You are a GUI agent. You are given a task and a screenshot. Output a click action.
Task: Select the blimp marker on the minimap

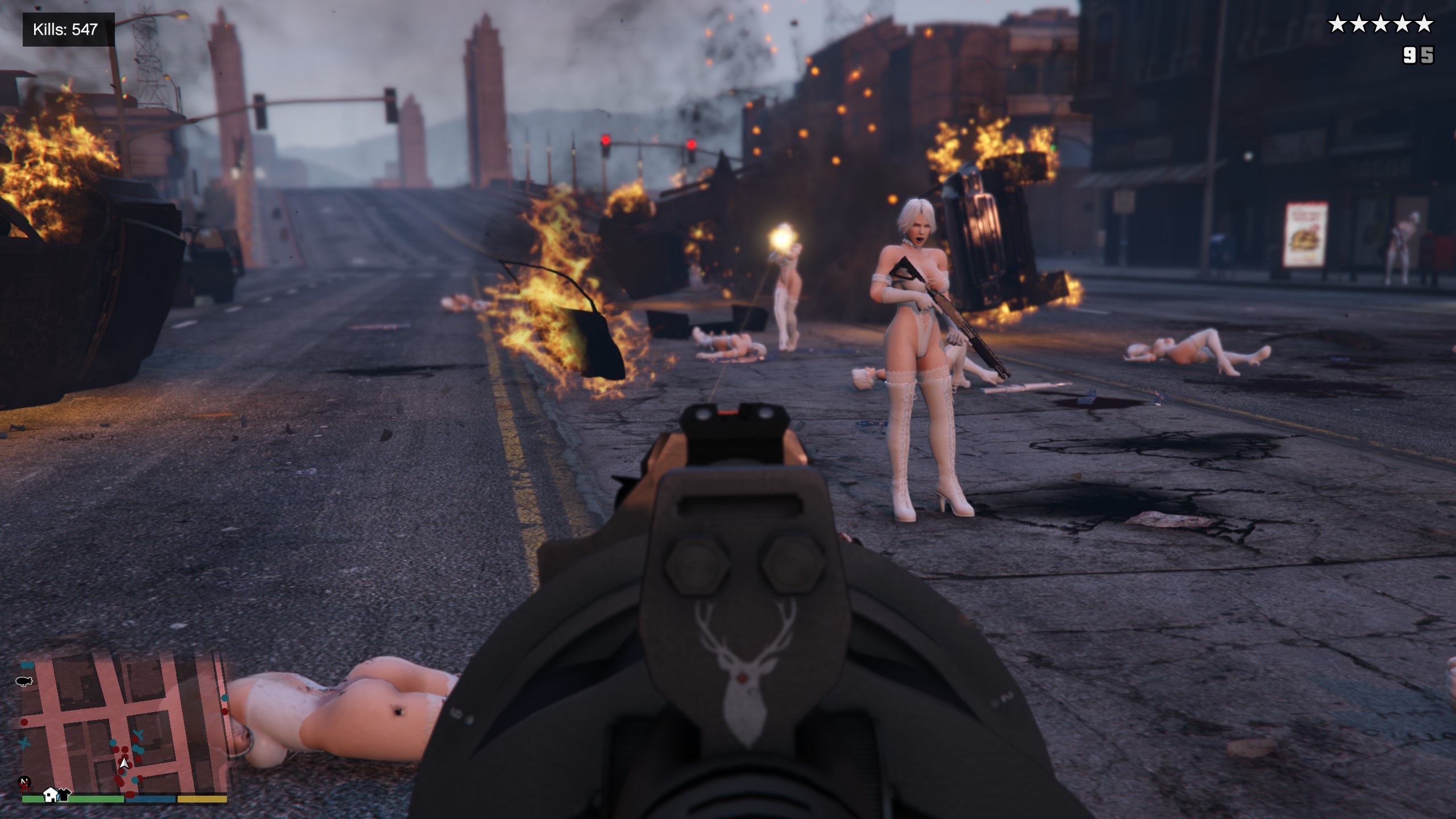pos(24,681)
